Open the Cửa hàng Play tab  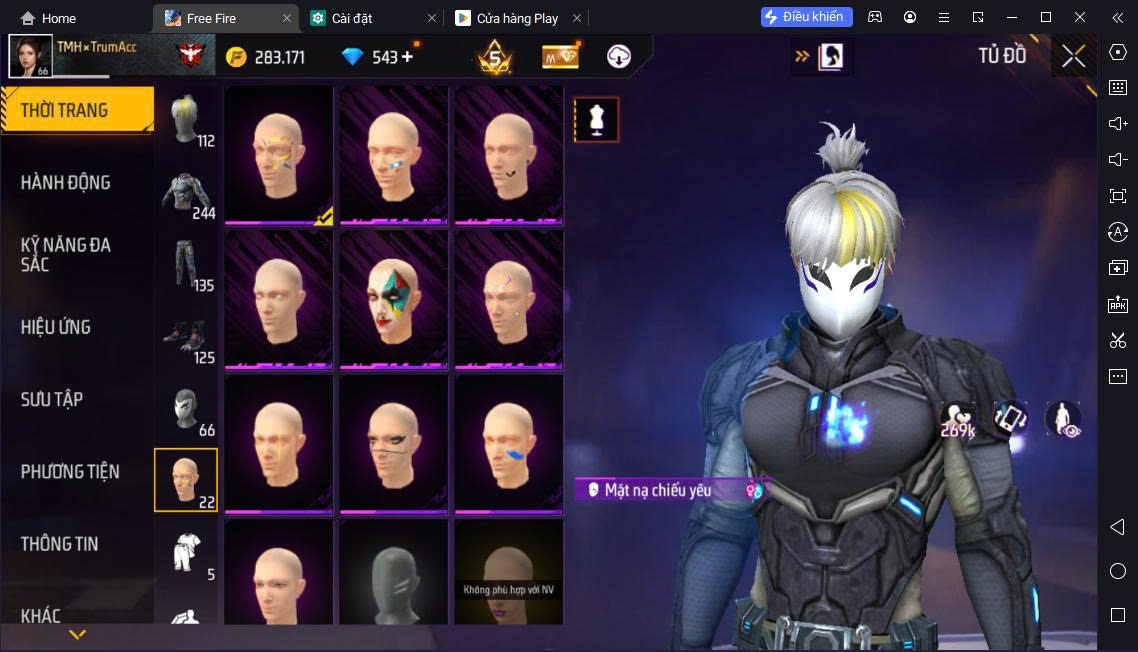pyautogui.click(x=517, y=18)
